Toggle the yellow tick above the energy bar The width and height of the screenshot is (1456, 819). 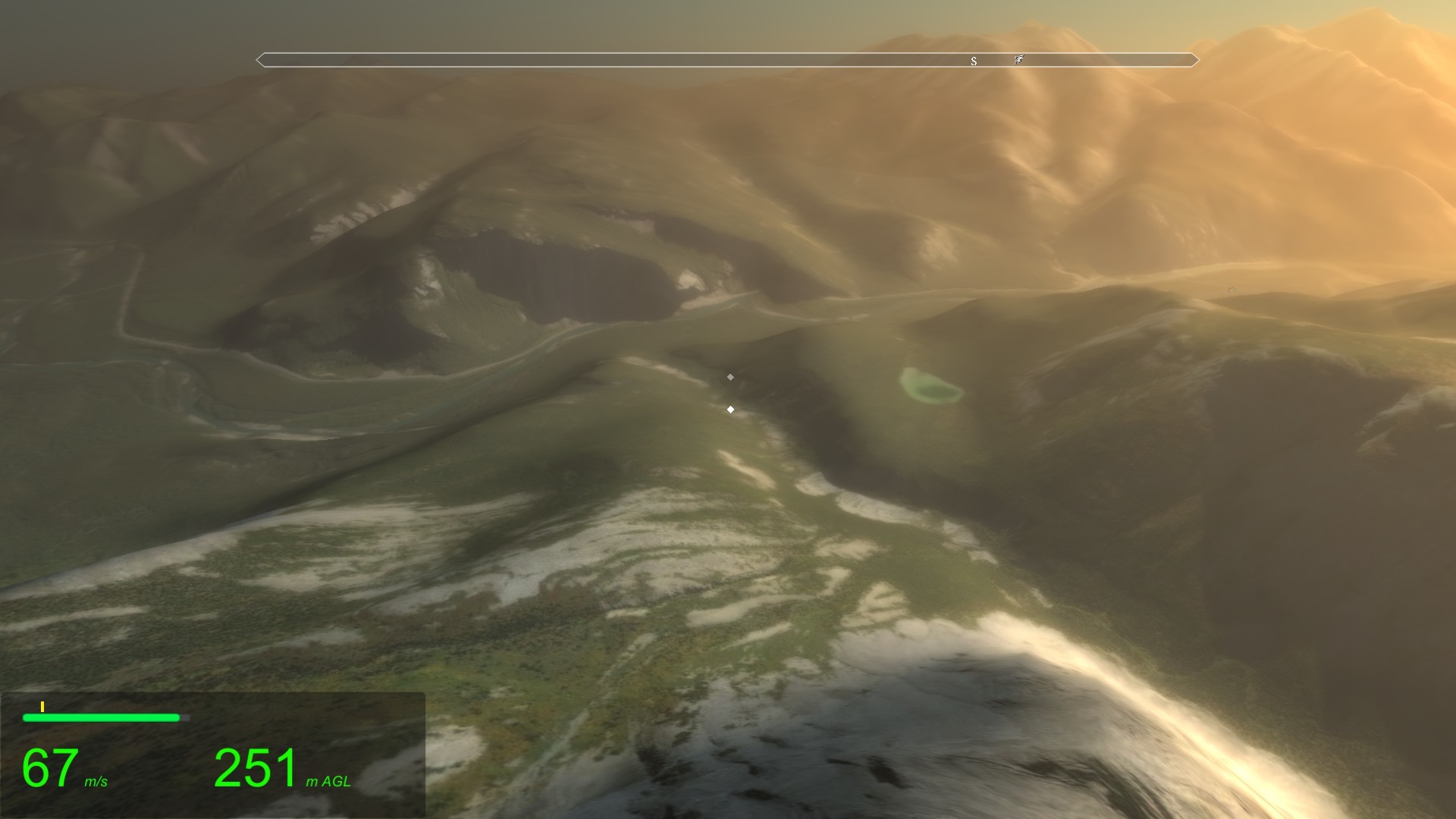(x=42, y=705)
